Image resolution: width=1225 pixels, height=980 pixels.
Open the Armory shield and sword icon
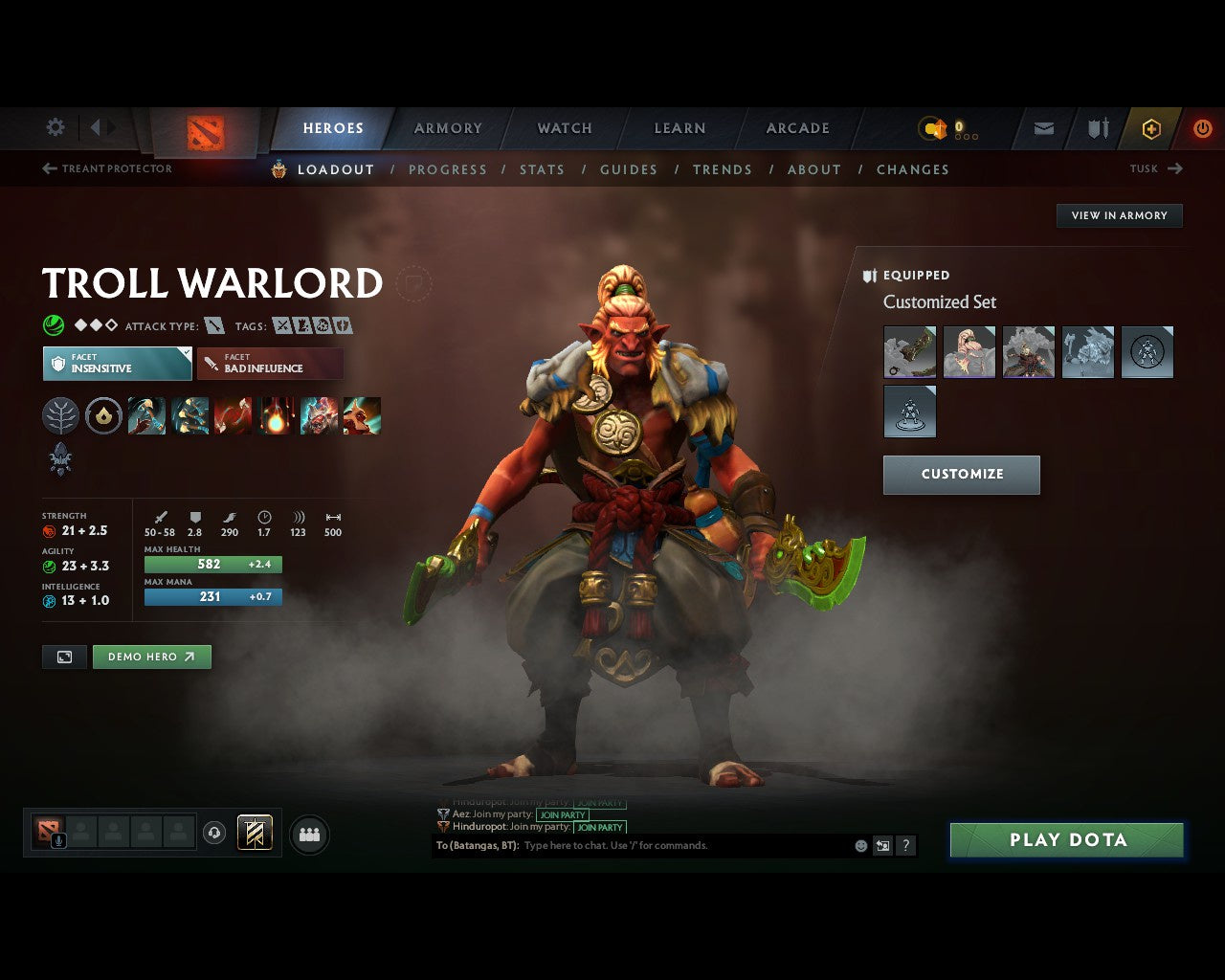[x=1097, y=128]
